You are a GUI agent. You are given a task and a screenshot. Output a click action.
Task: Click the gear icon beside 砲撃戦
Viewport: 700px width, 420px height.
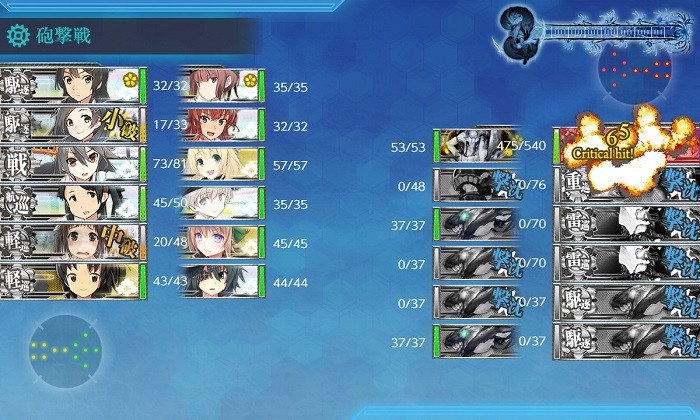(18, 37)
